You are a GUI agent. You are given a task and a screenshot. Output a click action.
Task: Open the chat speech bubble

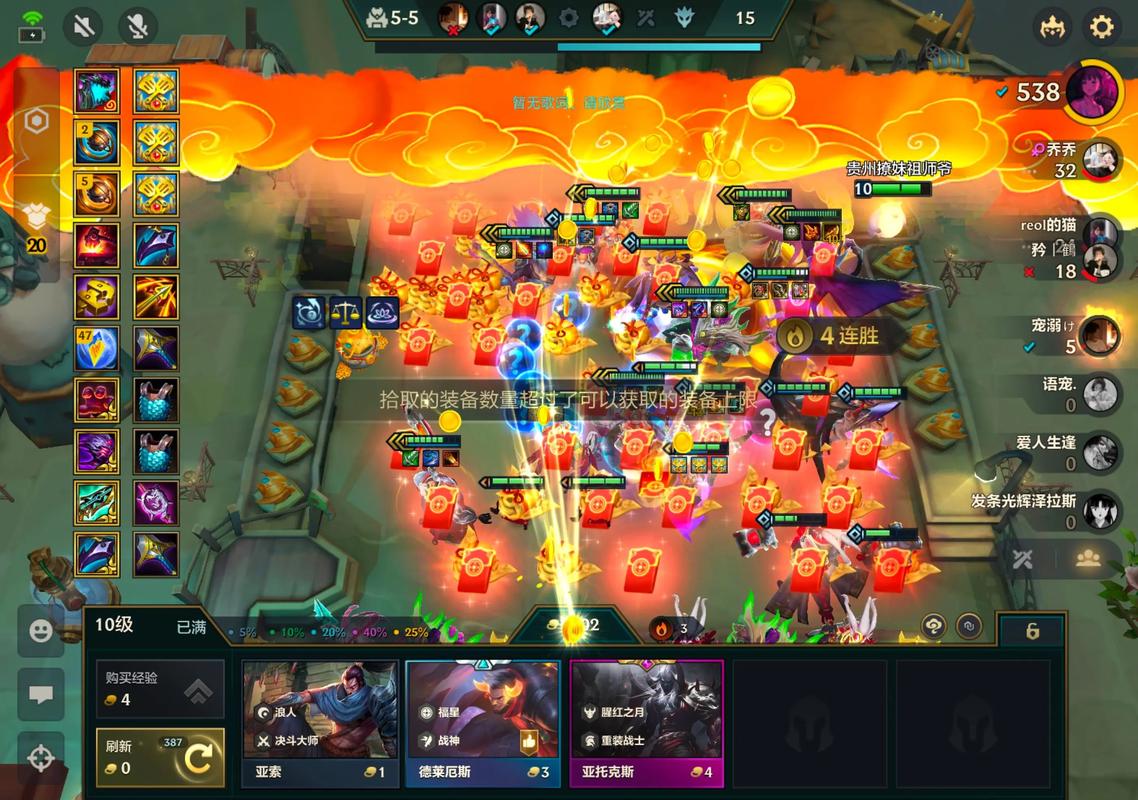point(41,695)
